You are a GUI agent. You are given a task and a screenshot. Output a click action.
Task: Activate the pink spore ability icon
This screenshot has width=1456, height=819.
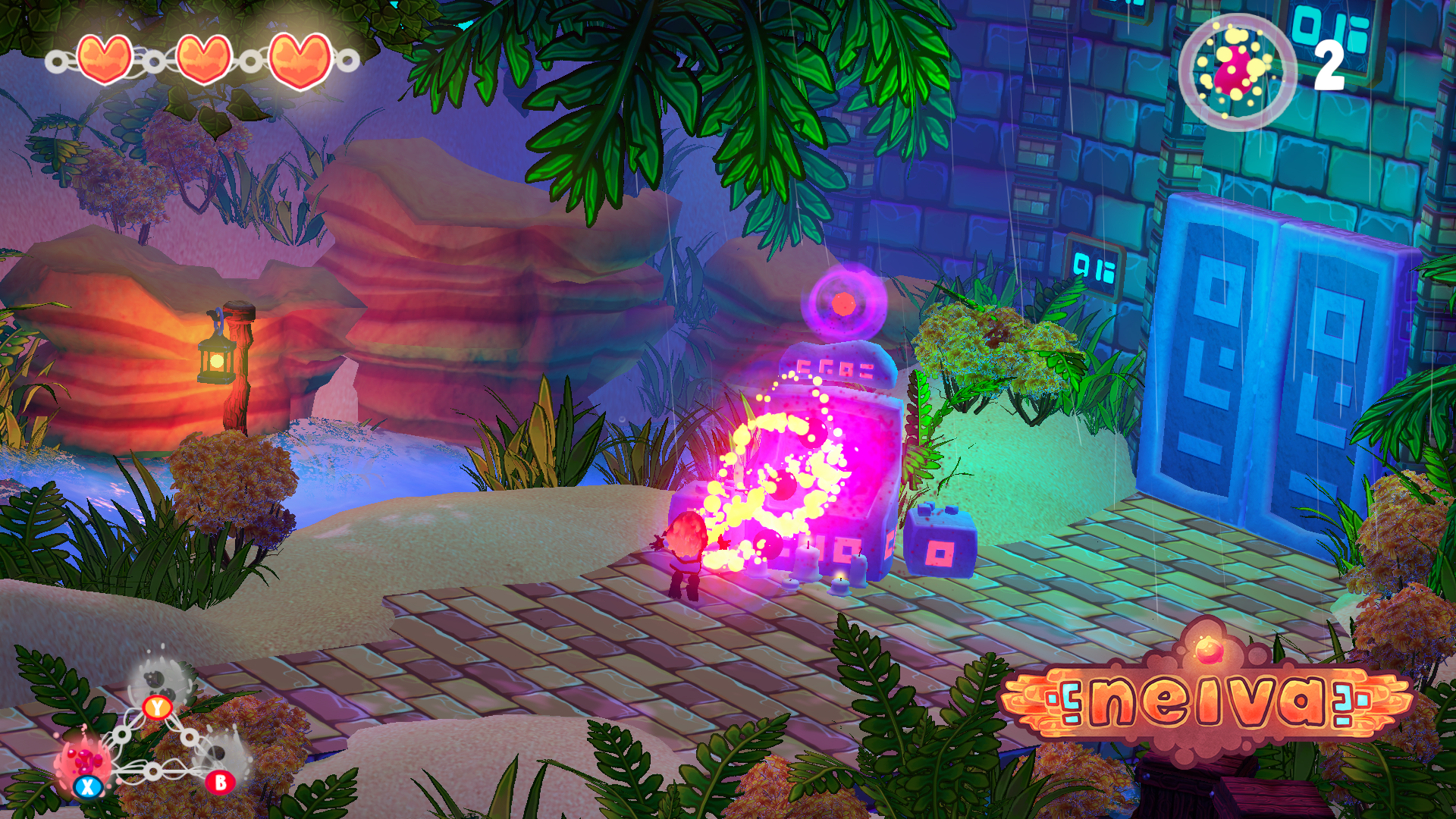pyautogui.click(x=83, y=761)
